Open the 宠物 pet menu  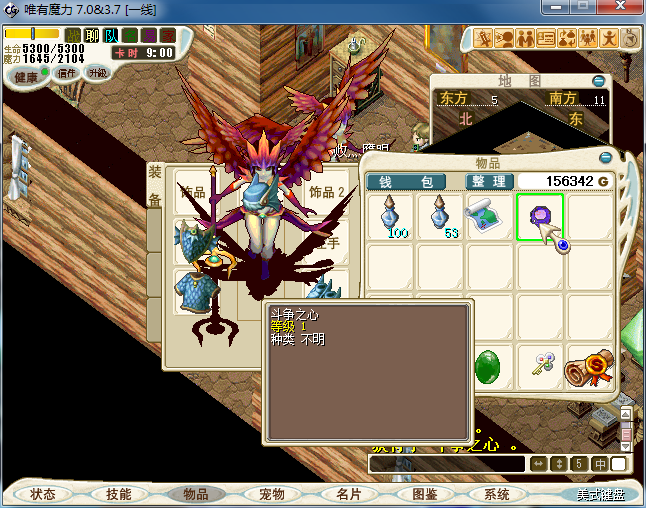272,494
